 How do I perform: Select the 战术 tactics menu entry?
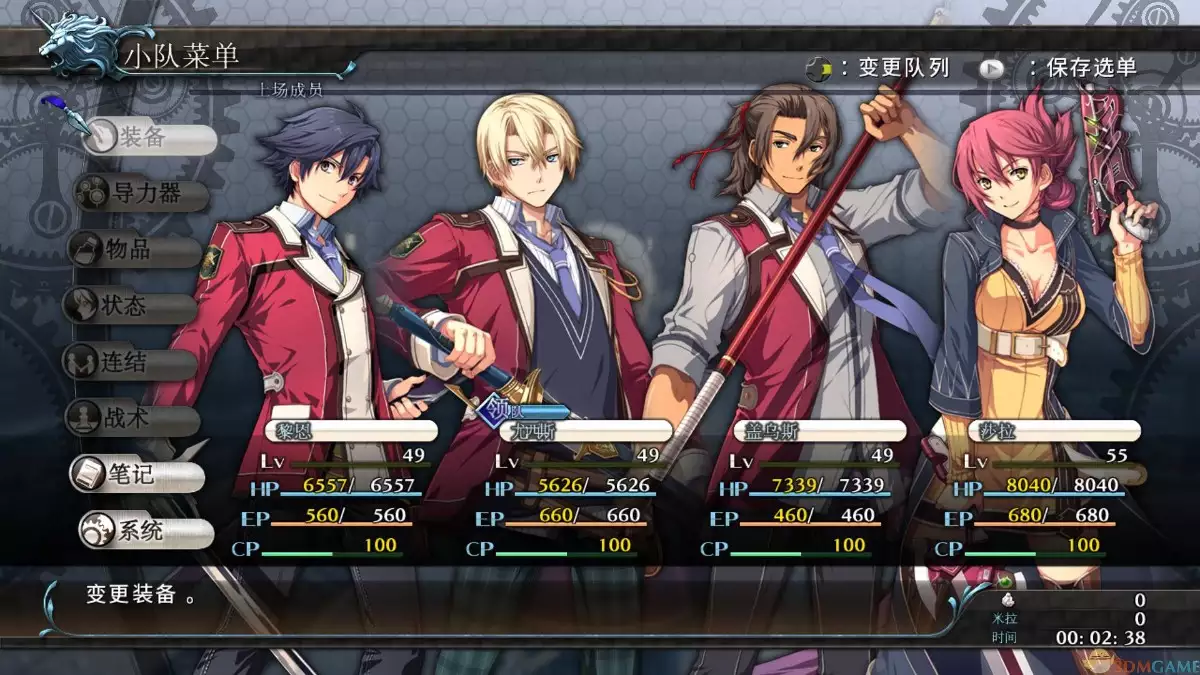click(x=131, y=418)
